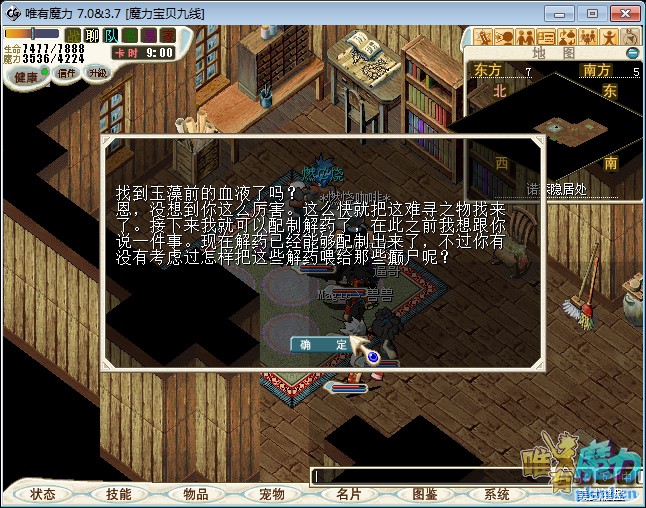Open the 状态 status menu
646x508 pixels.
point(43,494)
